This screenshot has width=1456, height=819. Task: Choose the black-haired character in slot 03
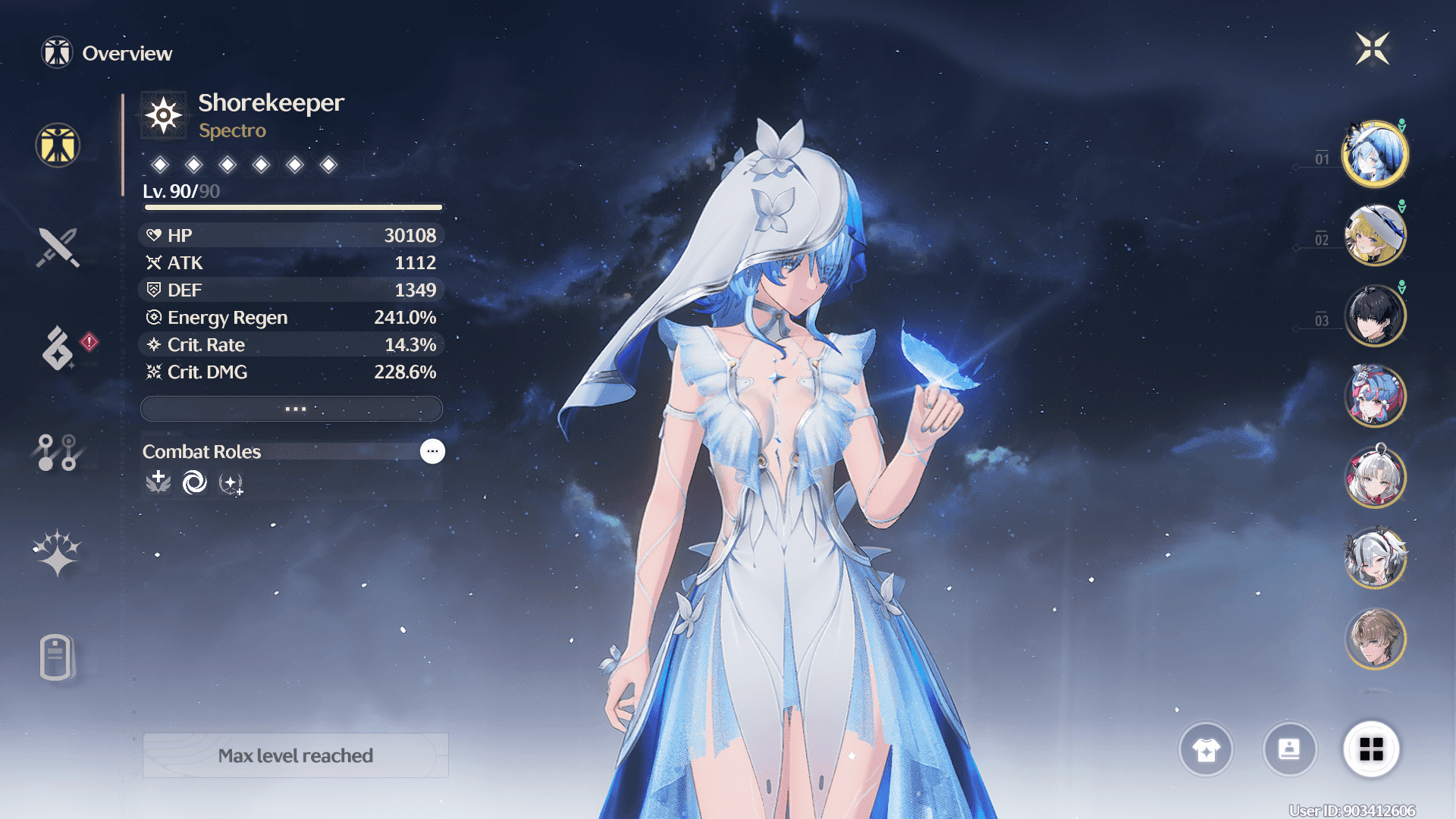click(x=1375, y=315)
